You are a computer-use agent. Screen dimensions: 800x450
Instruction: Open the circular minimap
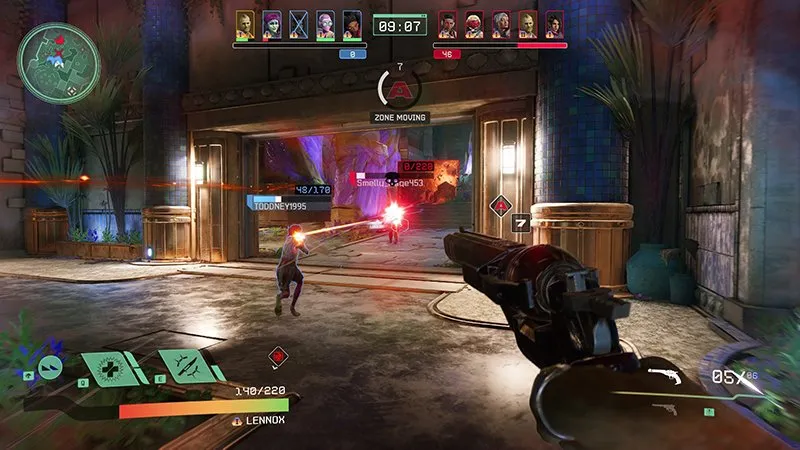[59, 63]
